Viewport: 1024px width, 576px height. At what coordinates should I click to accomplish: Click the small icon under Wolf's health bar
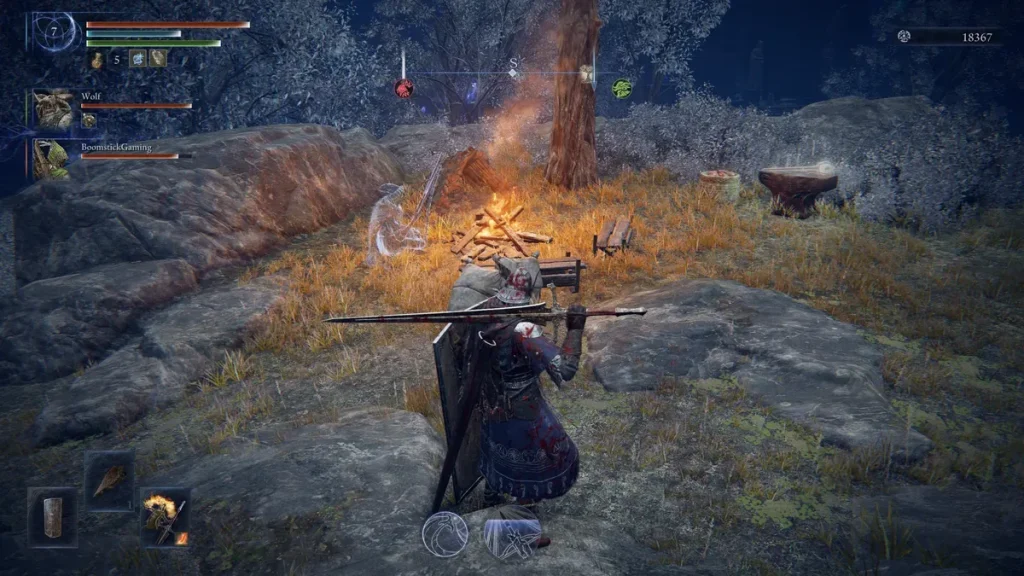(88, 120)
